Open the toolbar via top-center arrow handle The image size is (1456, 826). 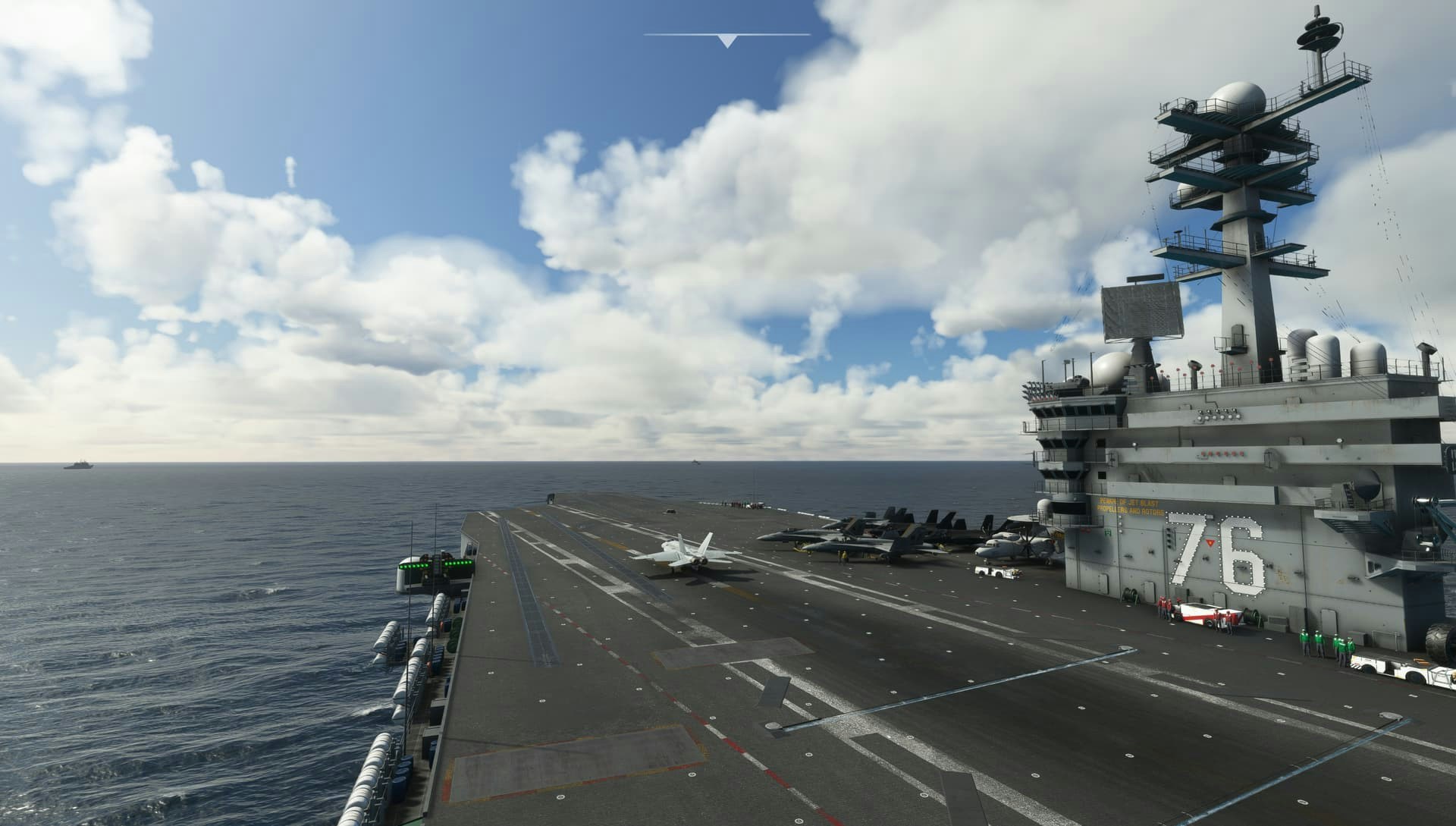coord(727,40)
